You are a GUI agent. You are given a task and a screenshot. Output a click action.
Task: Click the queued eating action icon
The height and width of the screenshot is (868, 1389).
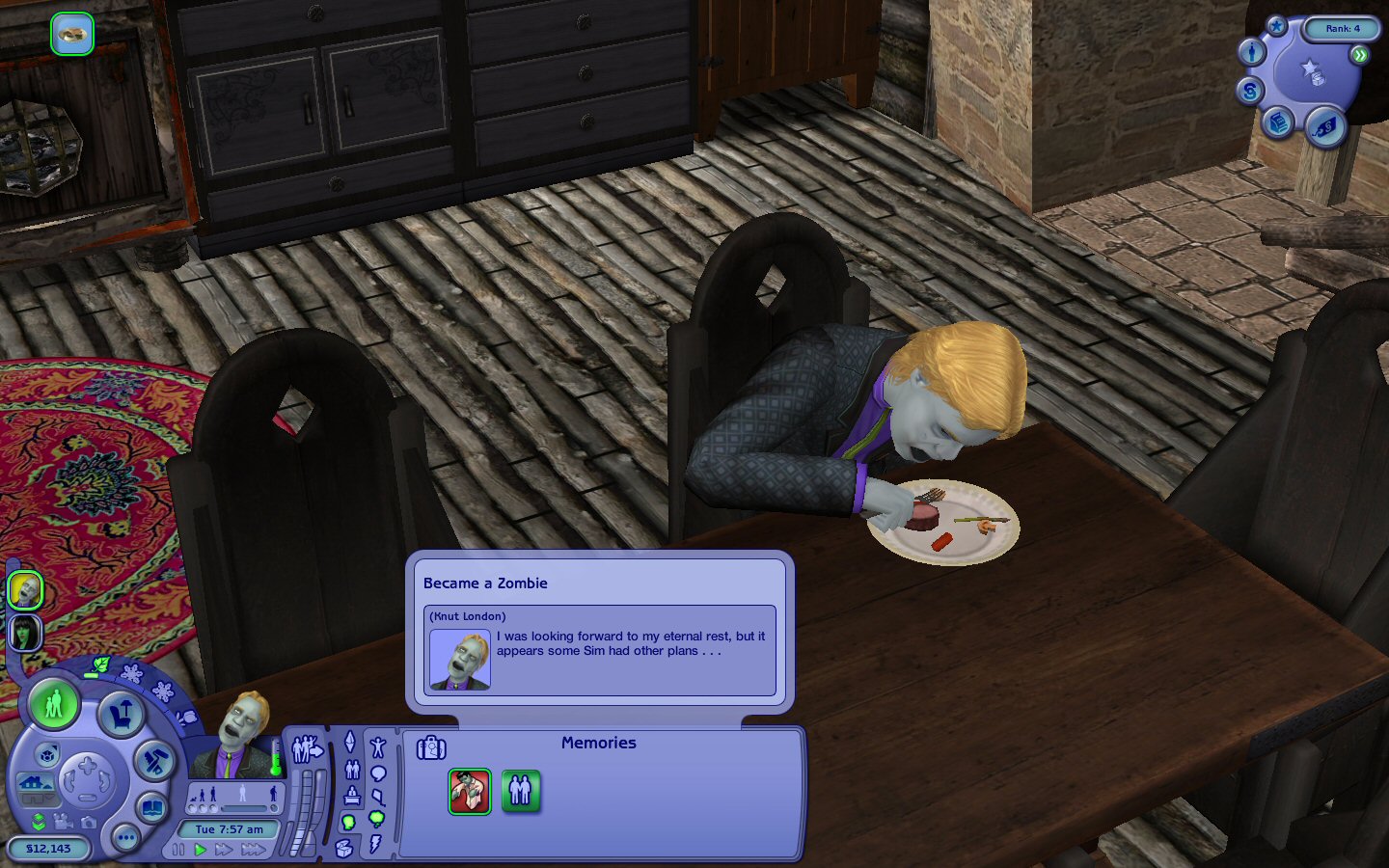72,35
